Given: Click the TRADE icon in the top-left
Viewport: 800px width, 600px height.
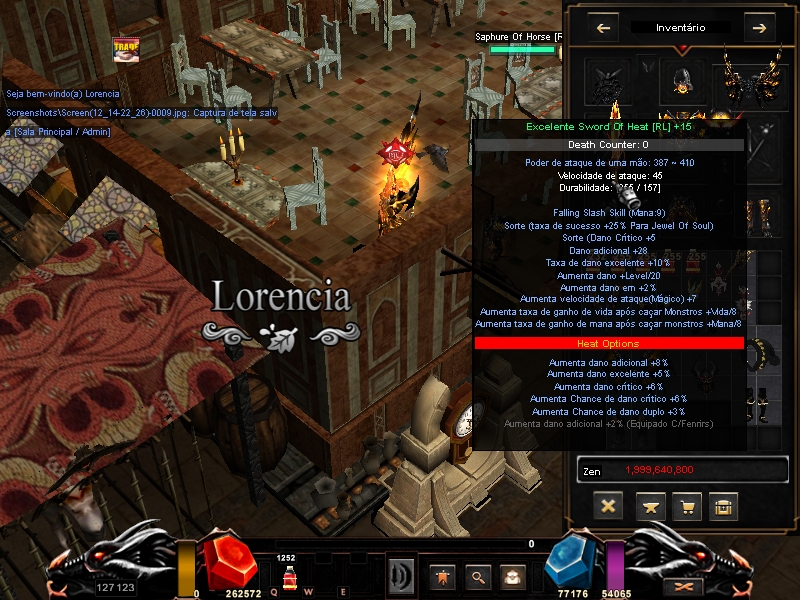Looking at the screenshot, I should pos(126,49).
